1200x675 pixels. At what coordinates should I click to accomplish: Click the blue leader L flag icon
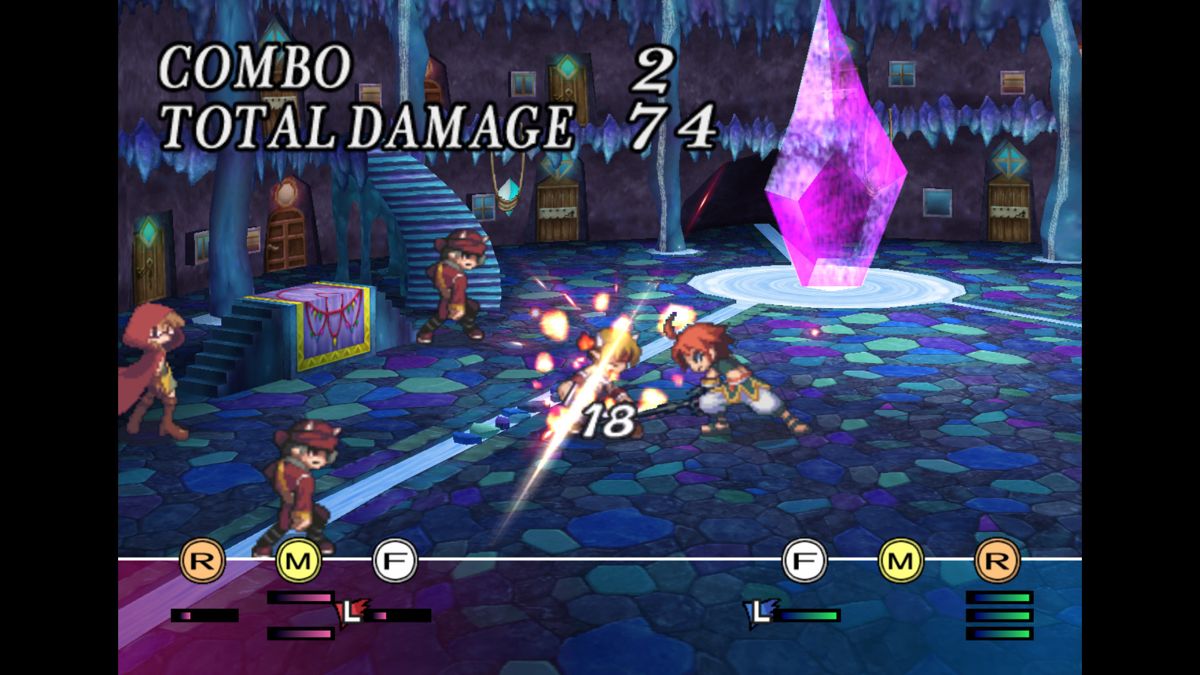[x=761, y=611]
